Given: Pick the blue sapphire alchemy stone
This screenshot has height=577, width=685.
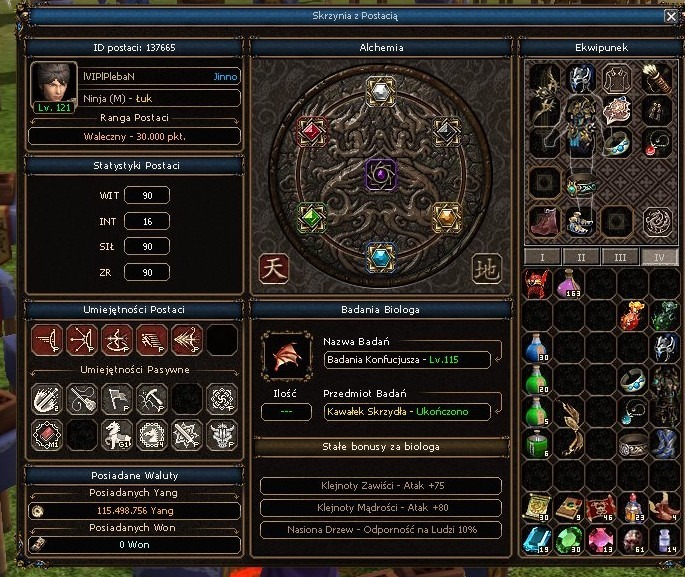Looking at the screenshot, I should pyautogui.click(x=380, y=256).
